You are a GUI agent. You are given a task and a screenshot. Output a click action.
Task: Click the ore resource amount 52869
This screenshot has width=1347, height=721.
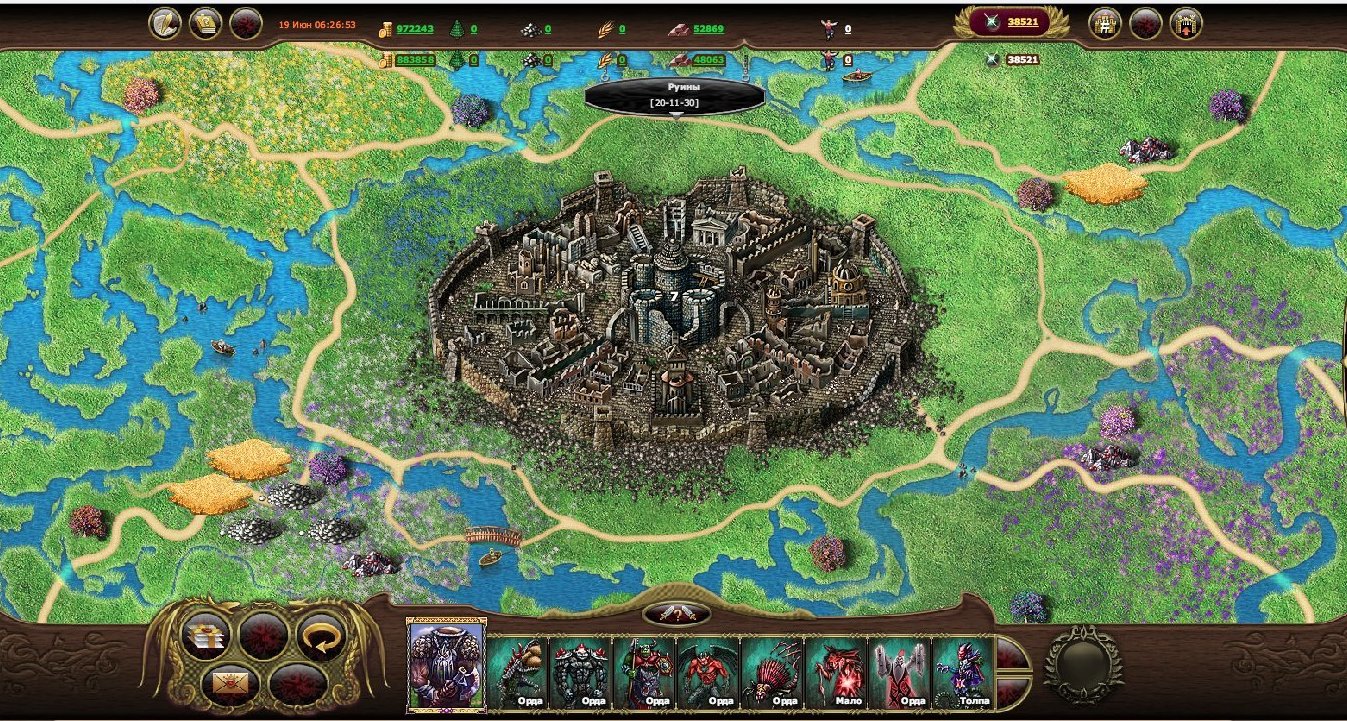coord(708,29)
